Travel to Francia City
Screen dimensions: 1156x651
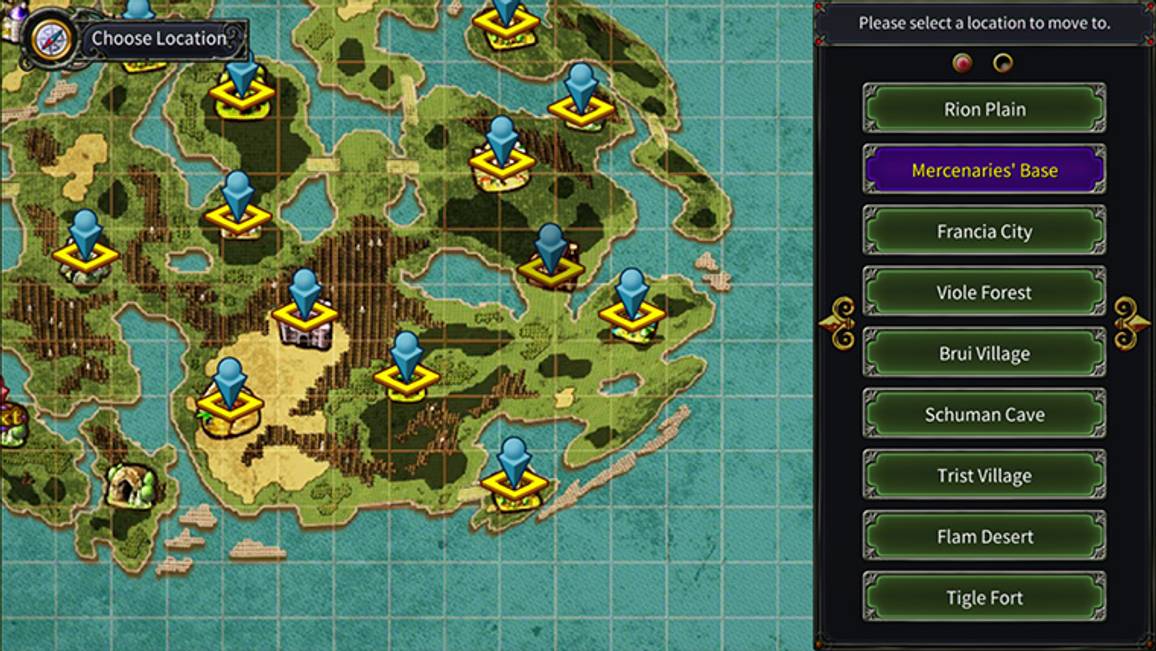984,231
